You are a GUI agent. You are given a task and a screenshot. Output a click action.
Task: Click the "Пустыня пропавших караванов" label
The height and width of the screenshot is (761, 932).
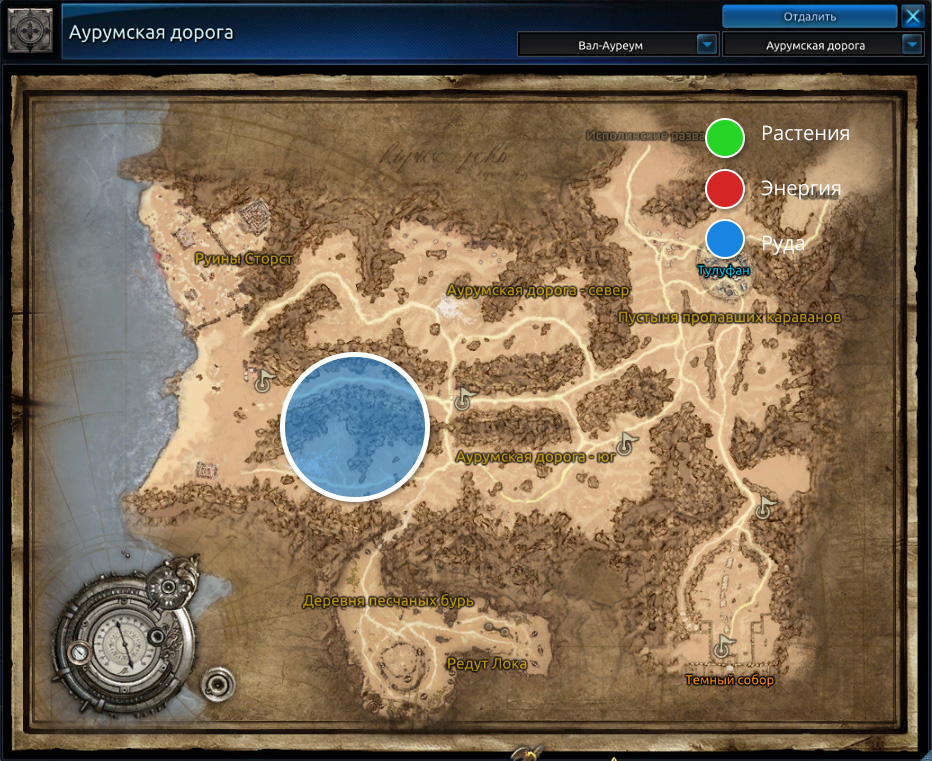pos(729,317)
